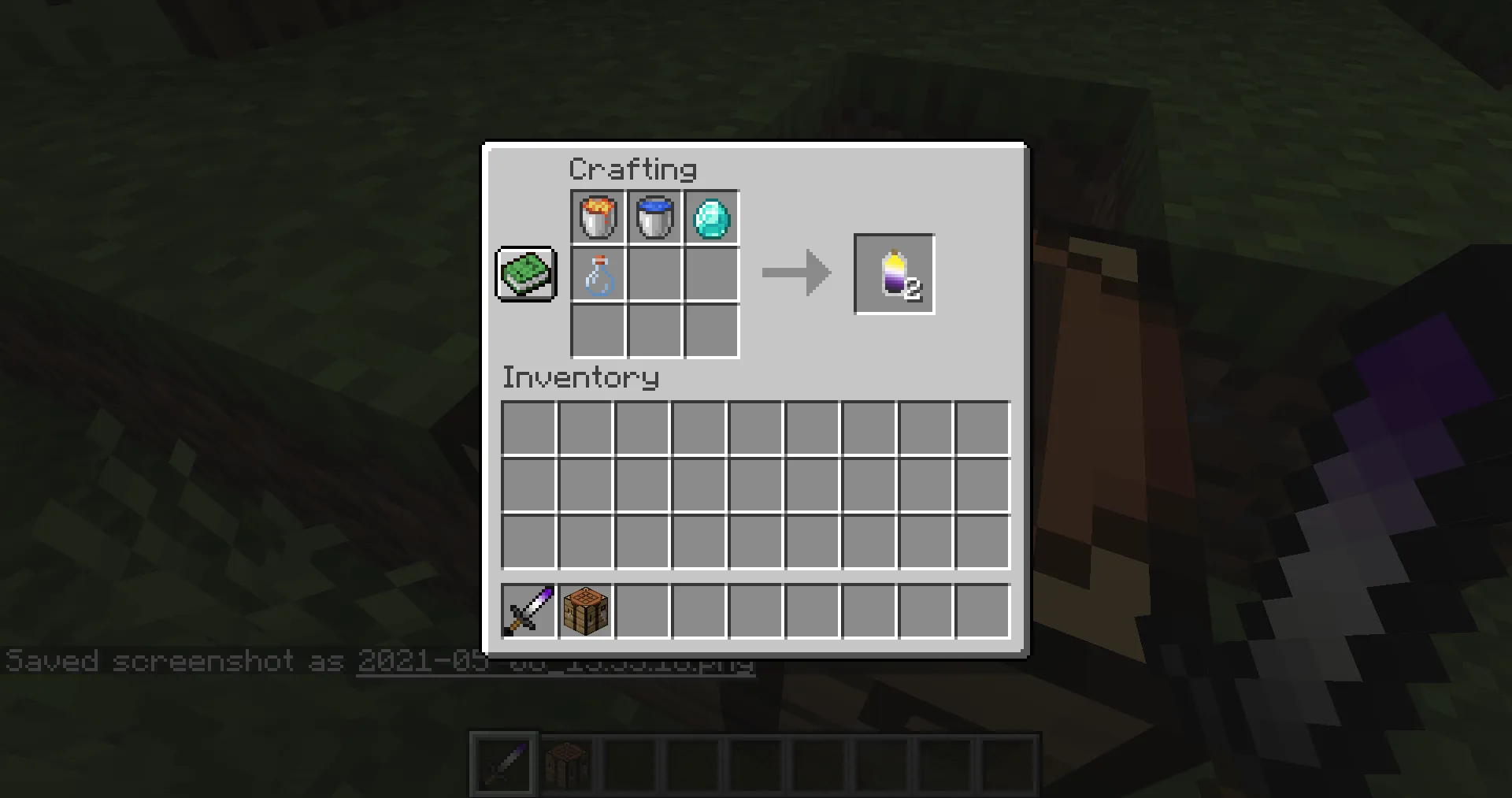Screen dimensions: 1512x798
Task: Click the bottom-left crafting grid slot
Action: point(596,332)
